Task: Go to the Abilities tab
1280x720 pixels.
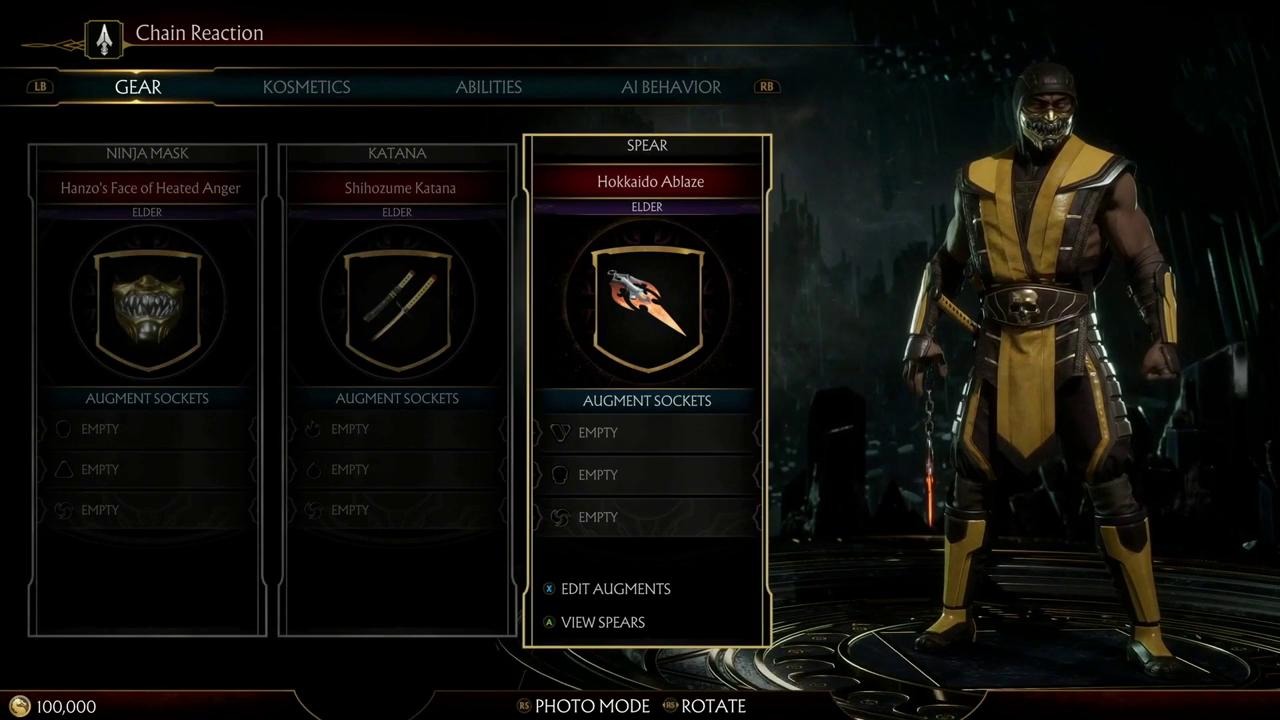Action: [489, 87]
